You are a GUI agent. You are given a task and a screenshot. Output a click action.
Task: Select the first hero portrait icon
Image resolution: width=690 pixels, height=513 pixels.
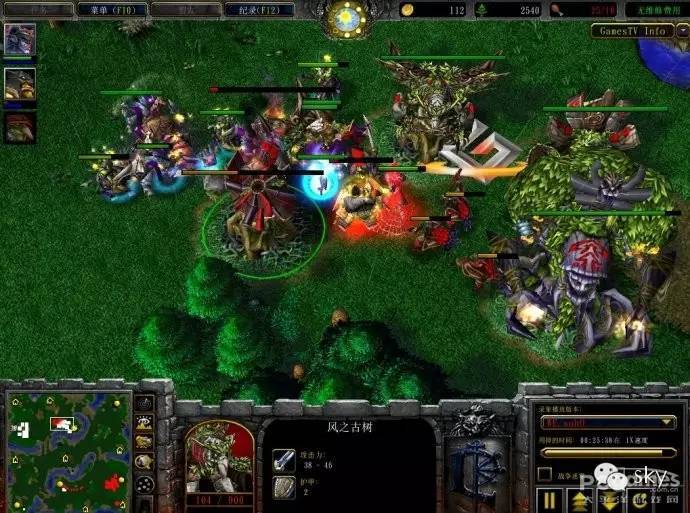coord(19,40)
